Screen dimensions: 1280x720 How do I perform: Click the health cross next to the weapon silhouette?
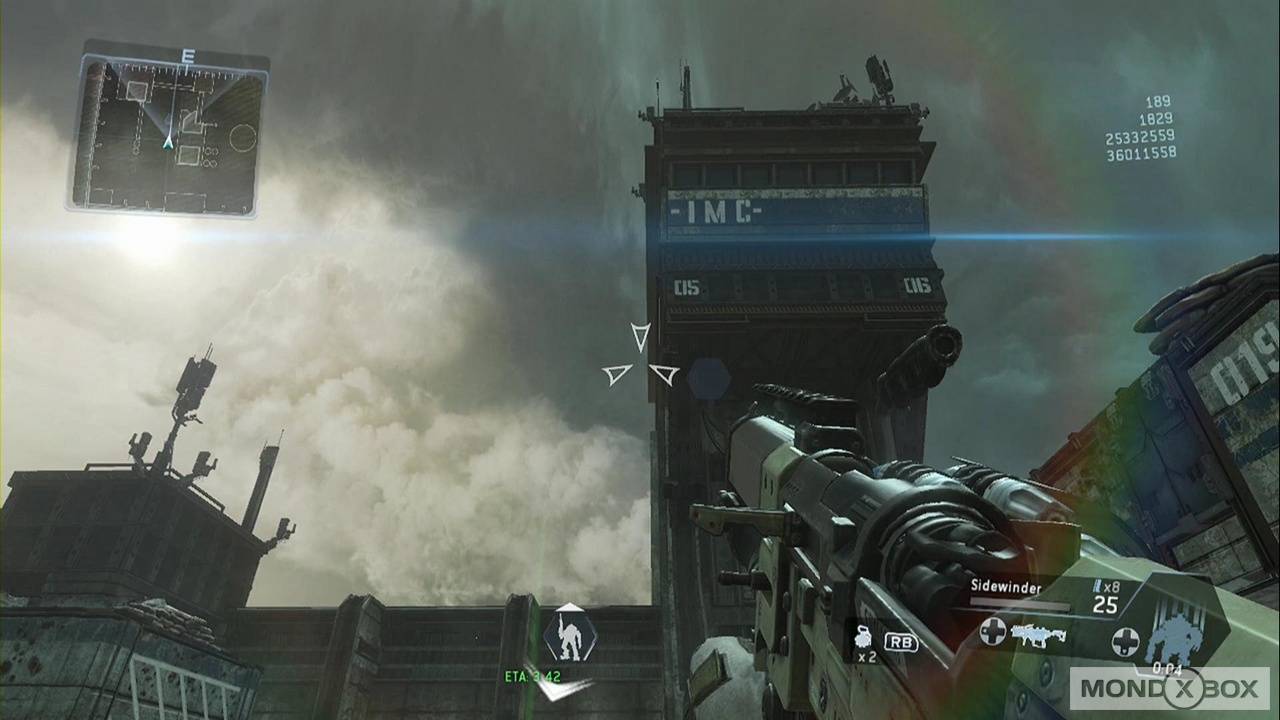994,633
